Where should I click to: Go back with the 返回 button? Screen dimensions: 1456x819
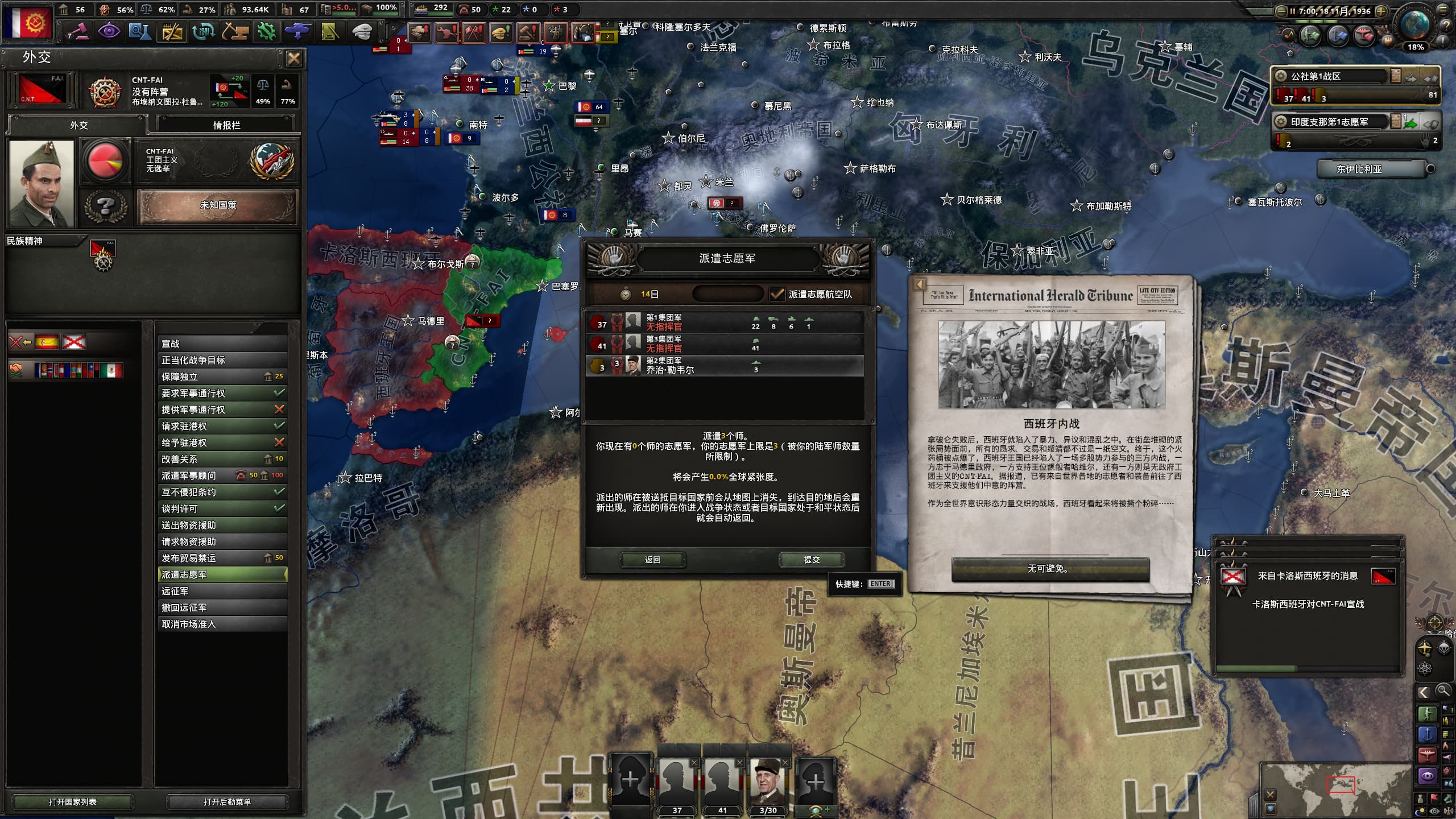pyautogui.click(x=652, y=560)
